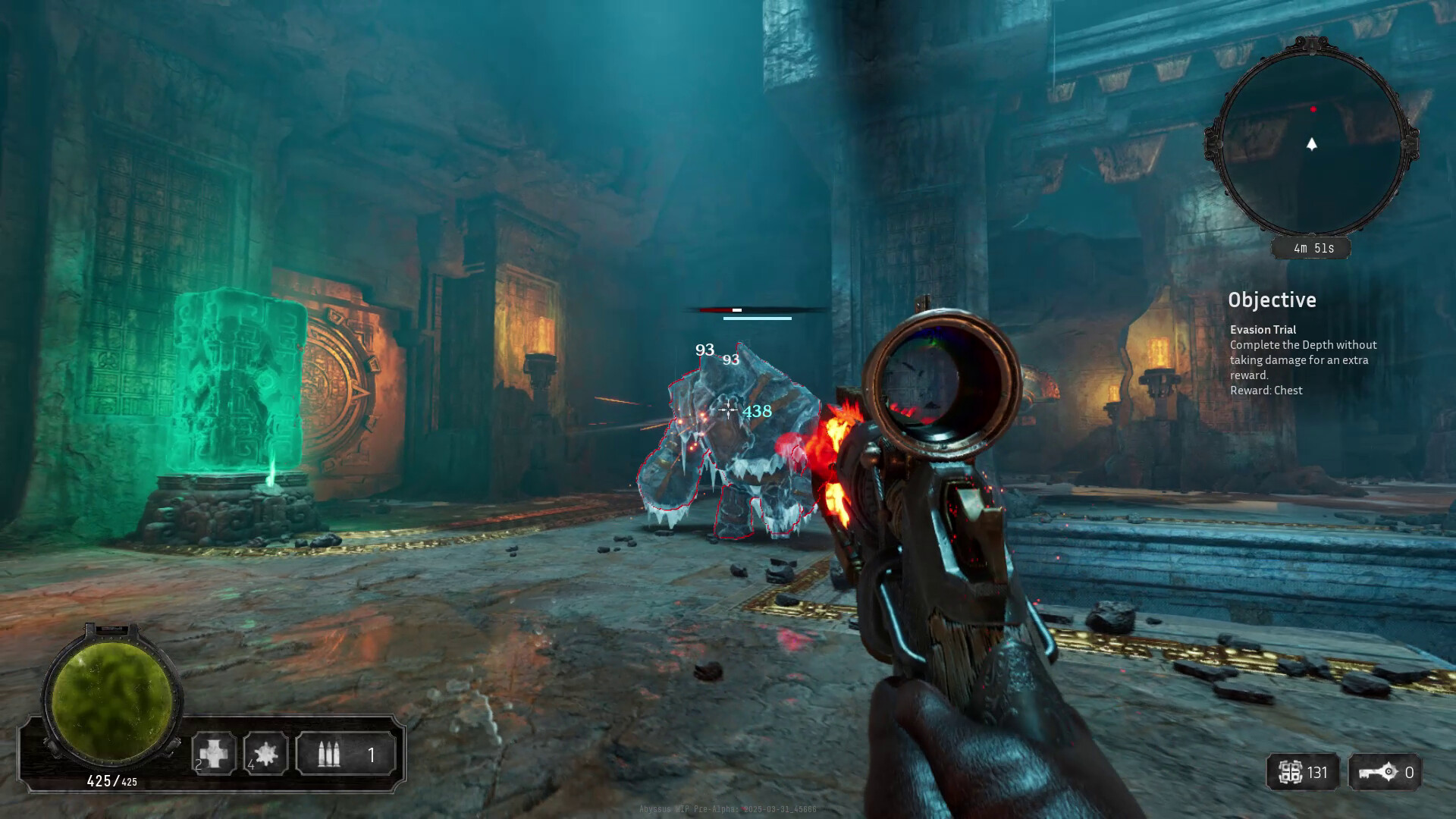Image resolution: width=1456 pixels, height=819 pixels.
Task: Click the Evasion Trial objective tracker
Action: click(1303, 359)
